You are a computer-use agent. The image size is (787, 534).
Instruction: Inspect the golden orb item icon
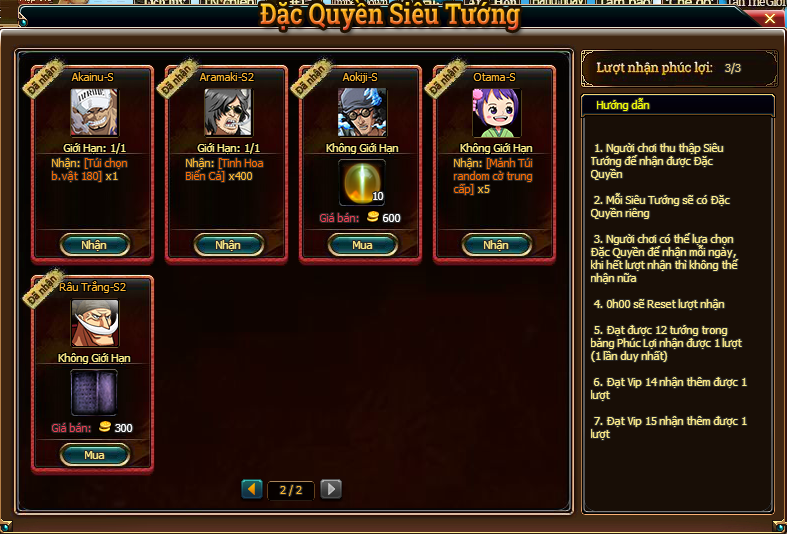362,182
